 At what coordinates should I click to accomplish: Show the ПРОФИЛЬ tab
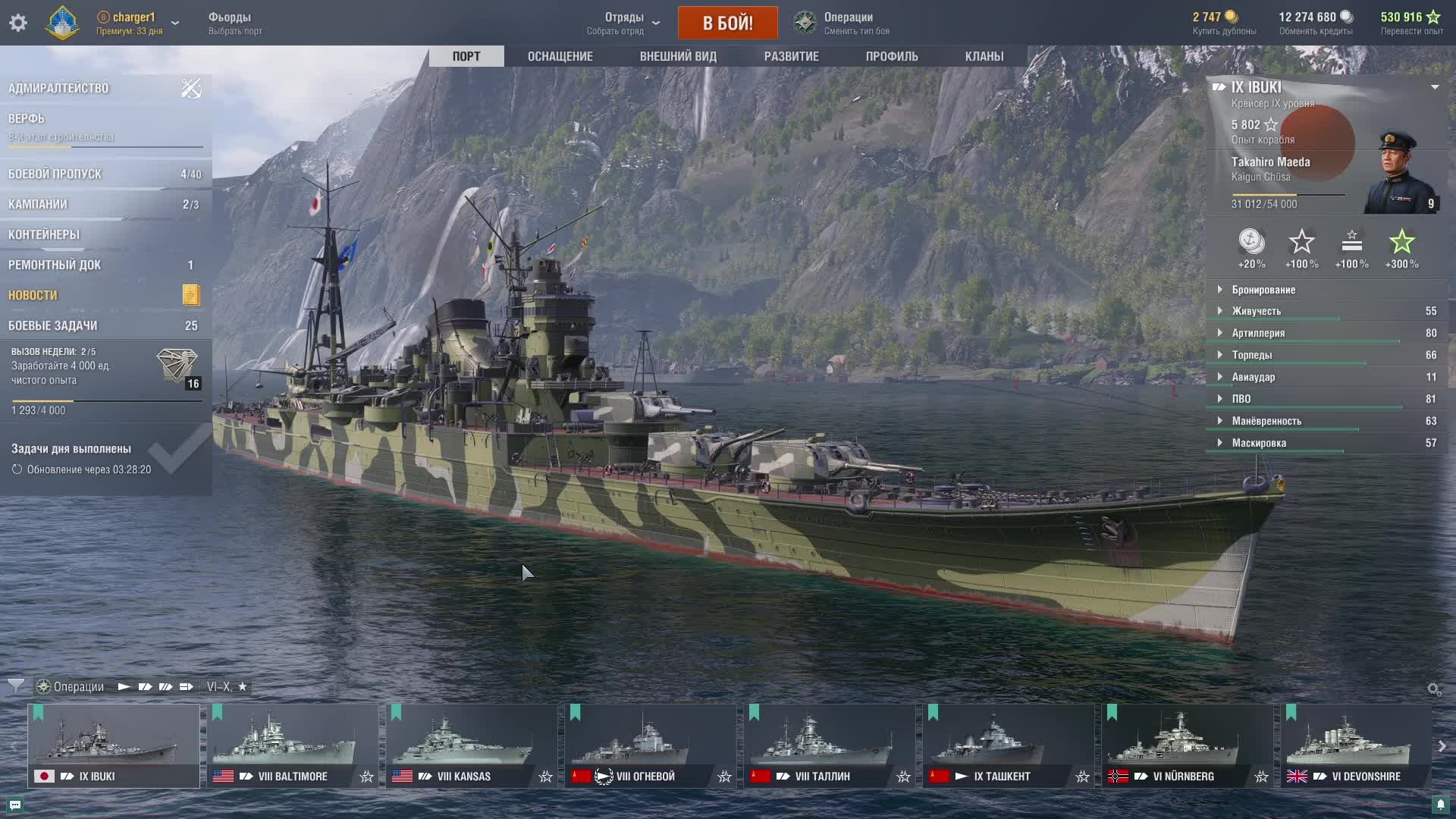(892, 56)
